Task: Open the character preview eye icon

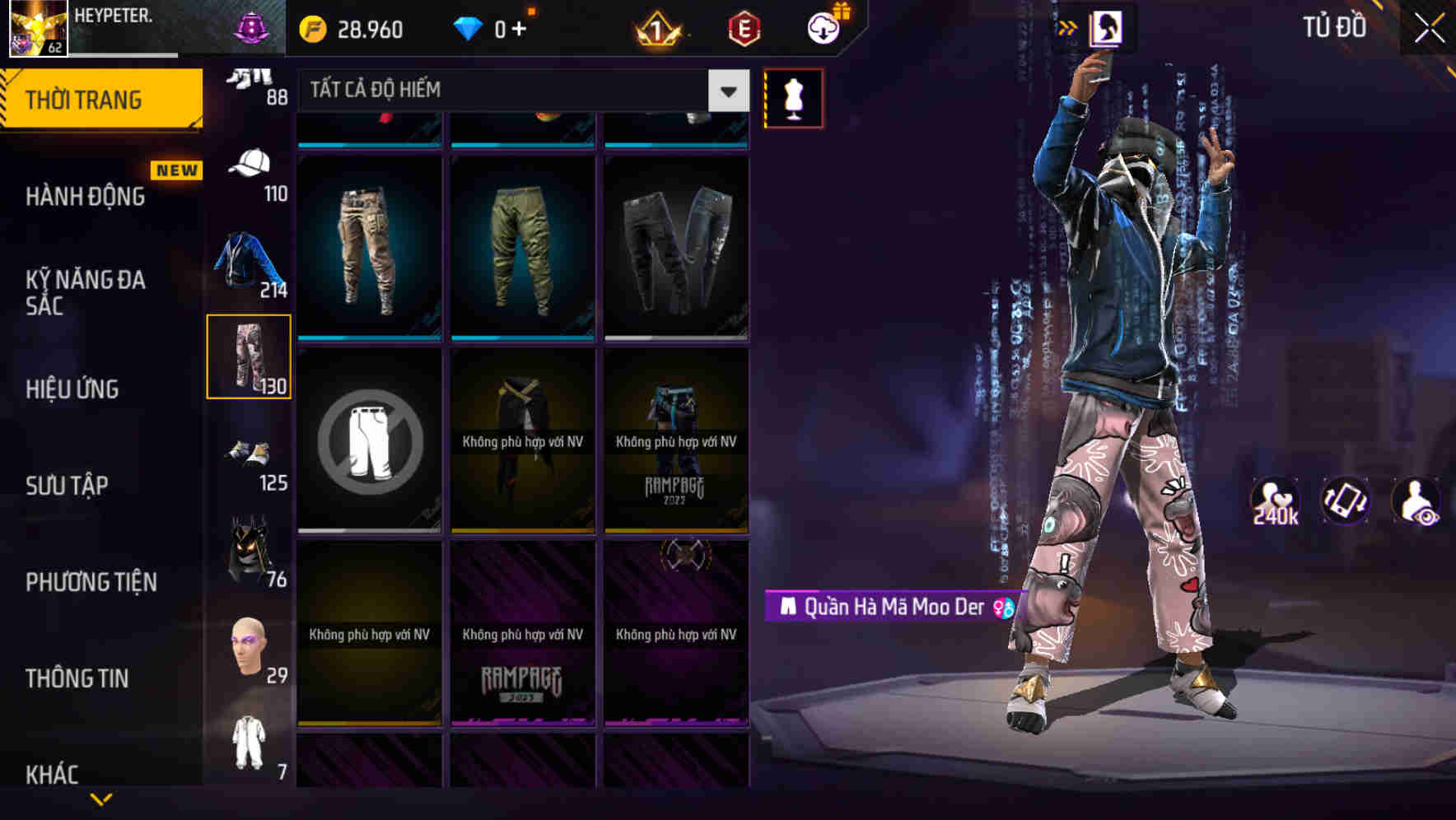Action: tap(1416, 502)
